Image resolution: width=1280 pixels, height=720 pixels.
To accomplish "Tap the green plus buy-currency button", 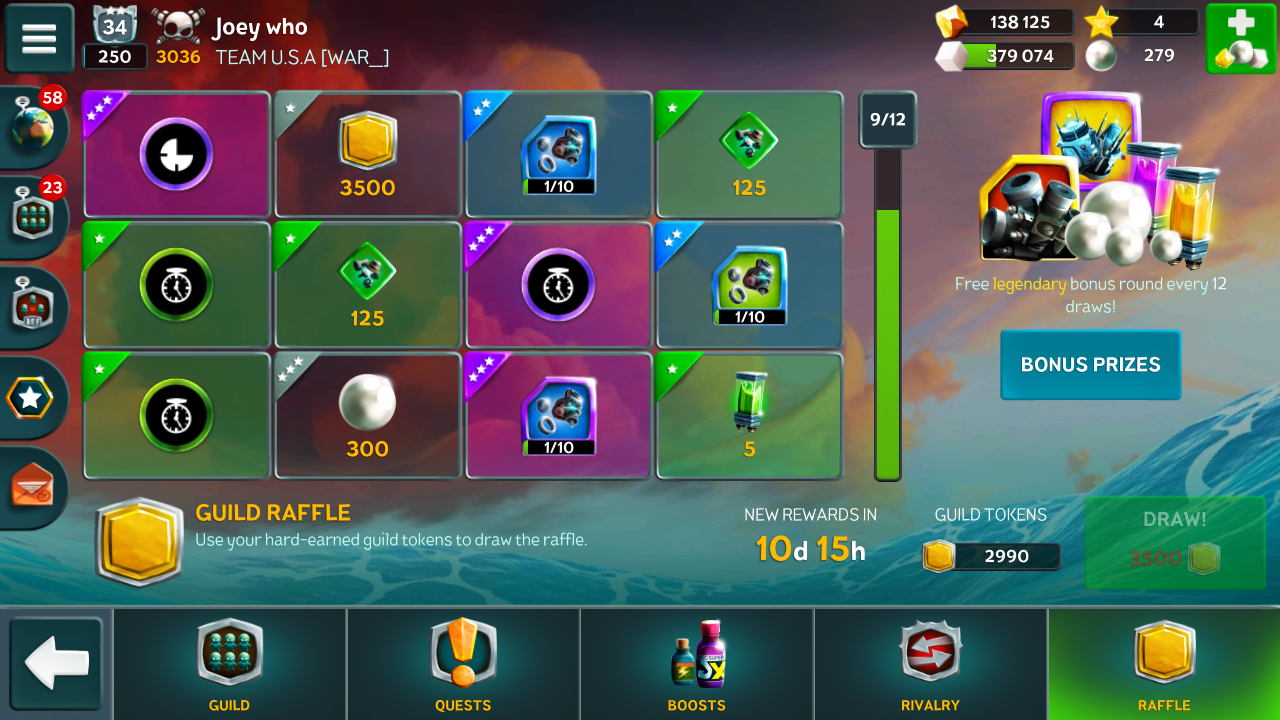I will [1239, 38].
